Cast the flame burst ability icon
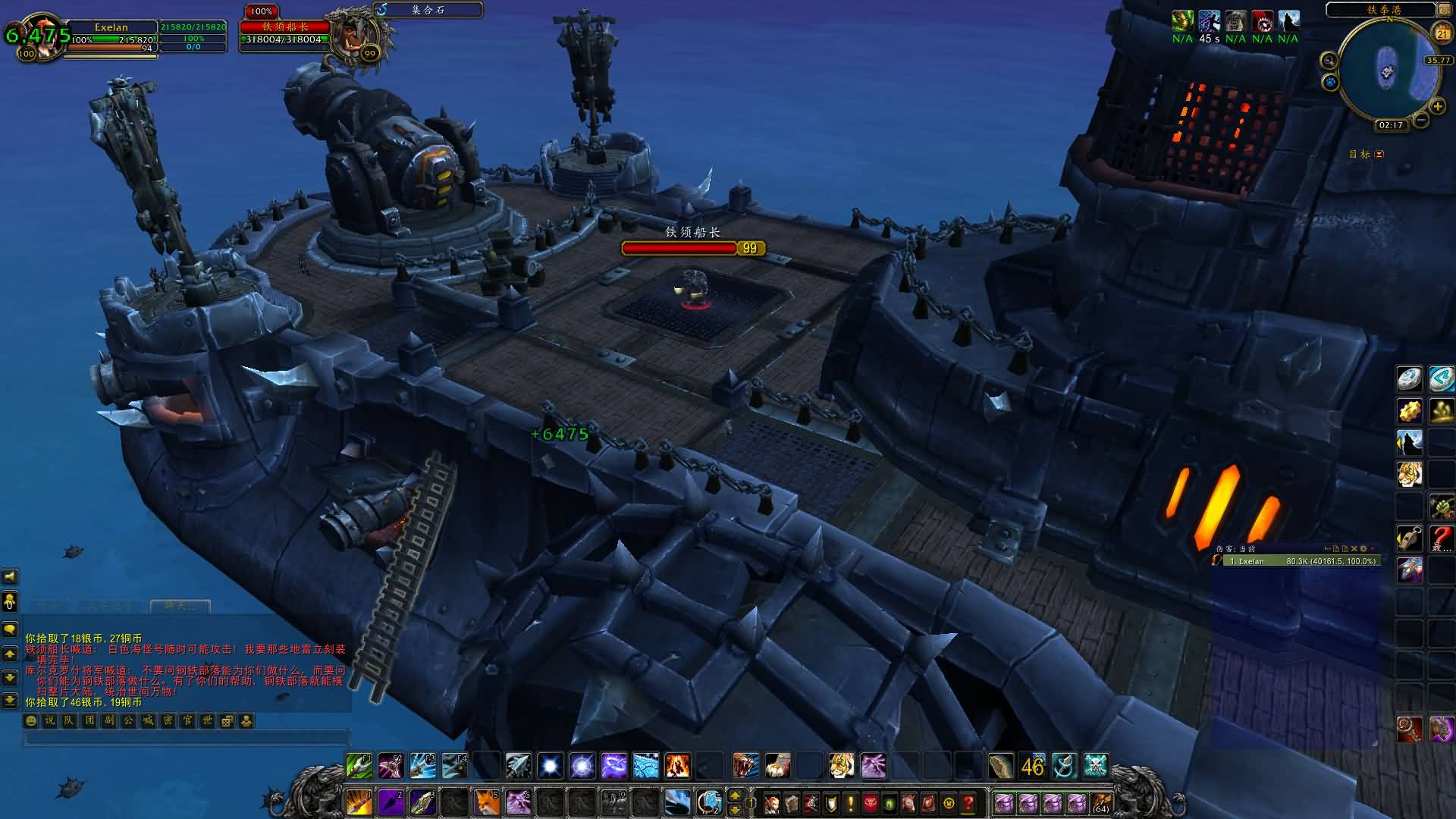The width and height of the screenshot is (1456, 819). point(677,766)
